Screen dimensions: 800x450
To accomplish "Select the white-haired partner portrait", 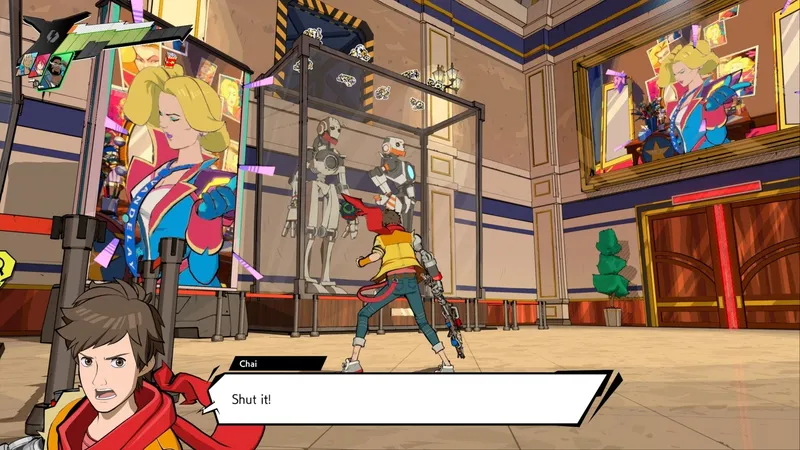I will pos(26,63).
